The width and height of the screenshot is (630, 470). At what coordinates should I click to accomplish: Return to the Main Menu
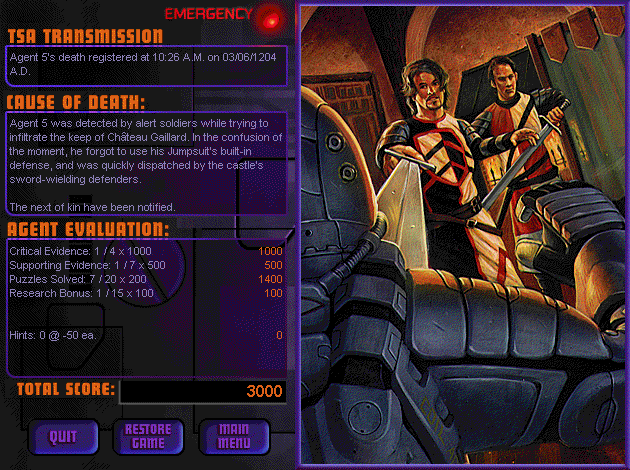(234, 436)
